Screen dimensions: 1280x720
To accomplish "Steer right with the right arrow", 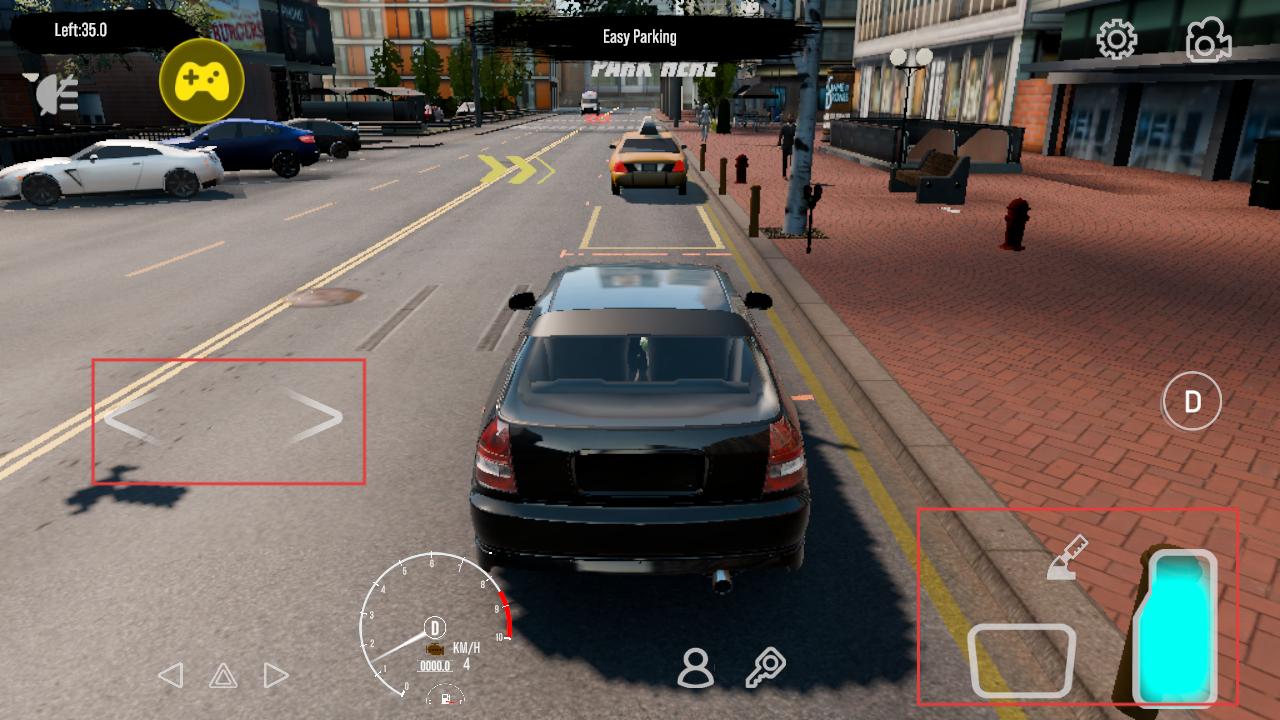I will 316,416.
